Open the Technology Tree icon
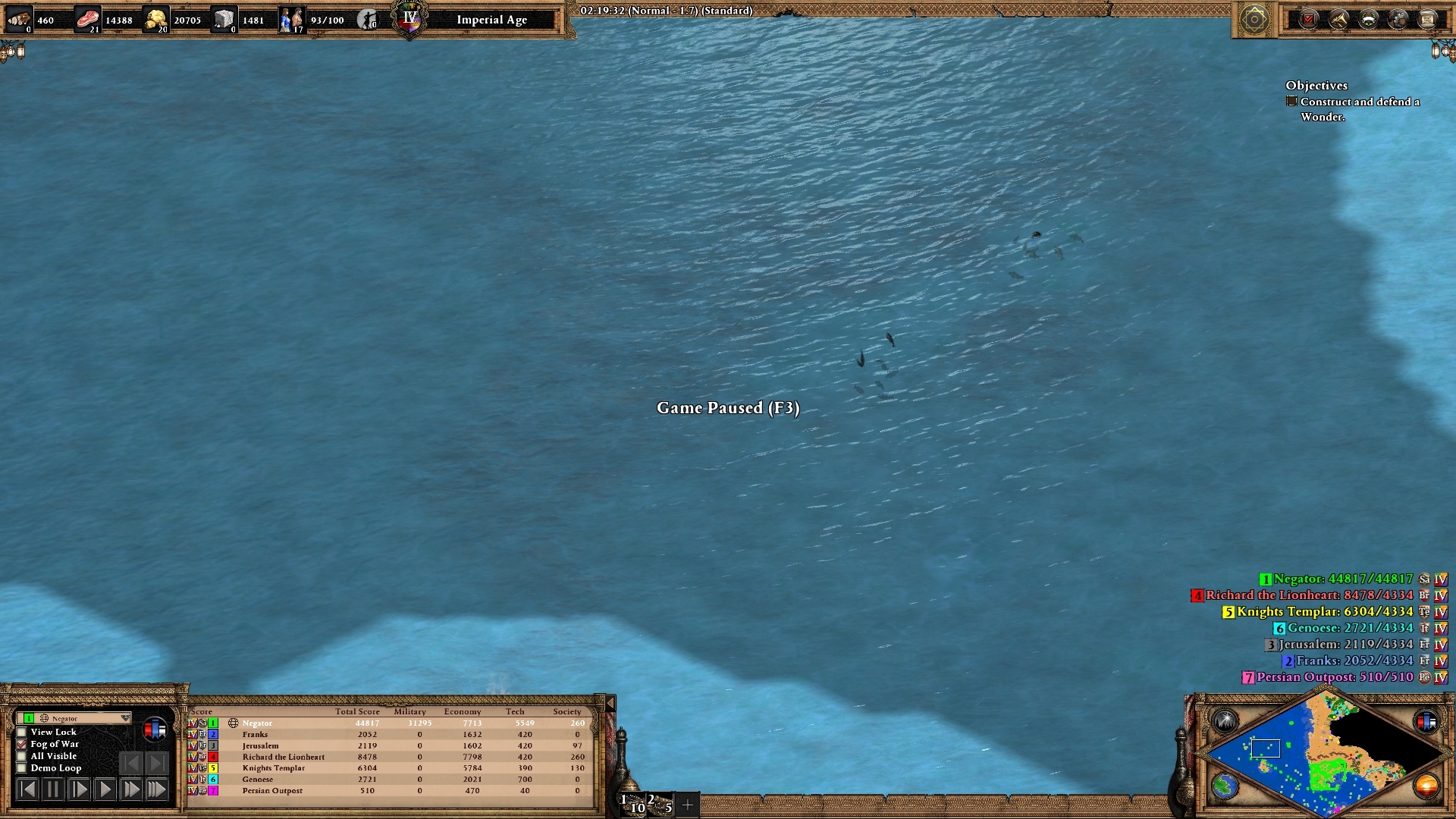Viewport: 1456px width, 819px height. [1397, 19]
